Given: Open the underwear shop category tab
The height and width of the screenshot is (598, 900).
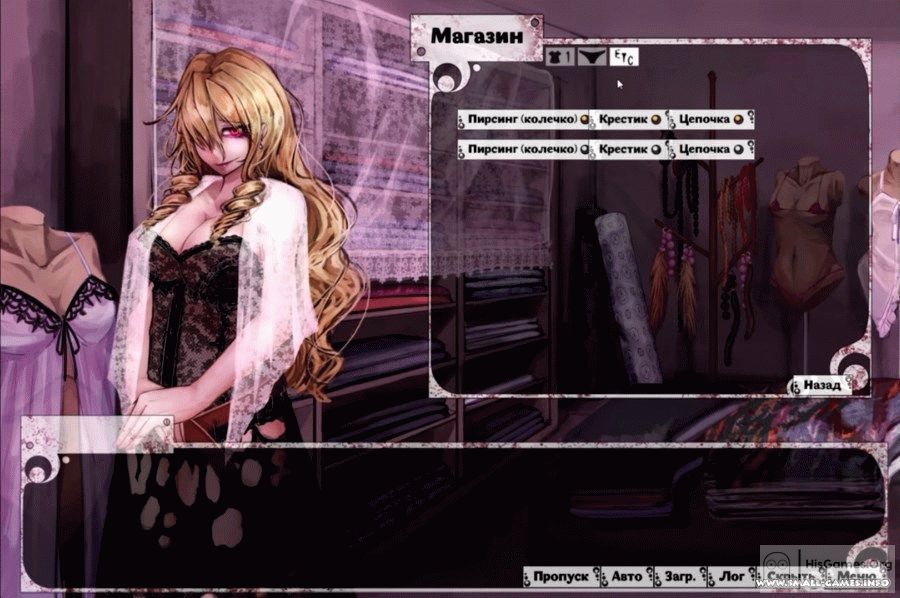Looking at the screenshot, I should point(591,58).
